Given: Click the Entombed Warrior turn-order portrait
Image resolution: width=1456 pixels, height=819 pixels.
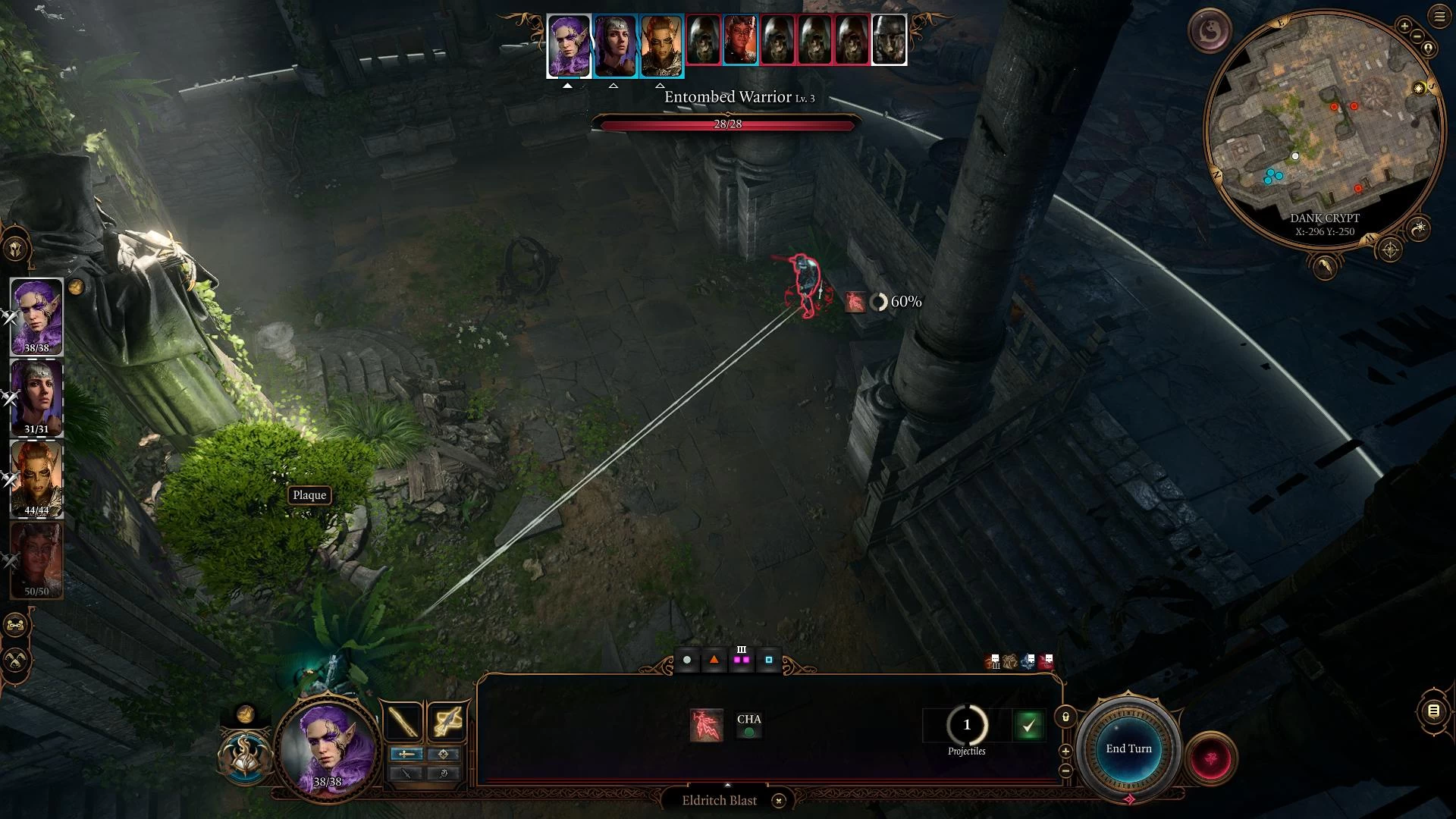Looking at the screenshot, I should click(x=704, y=40).
